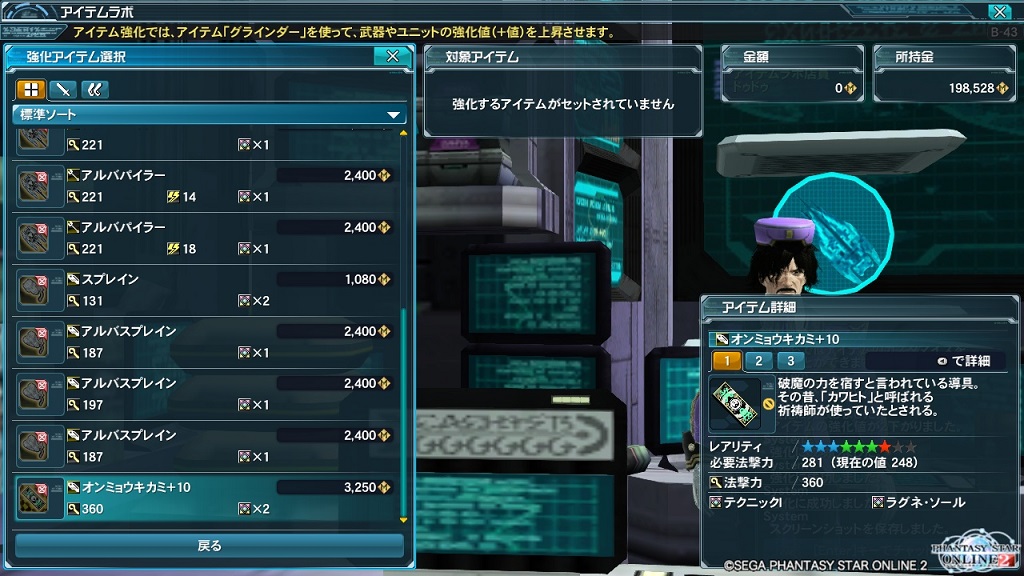This screenshot has width=1024, height=576.
Task: Switch to item detail page 2
Action: pyautogui.click(x=758, y=361)
